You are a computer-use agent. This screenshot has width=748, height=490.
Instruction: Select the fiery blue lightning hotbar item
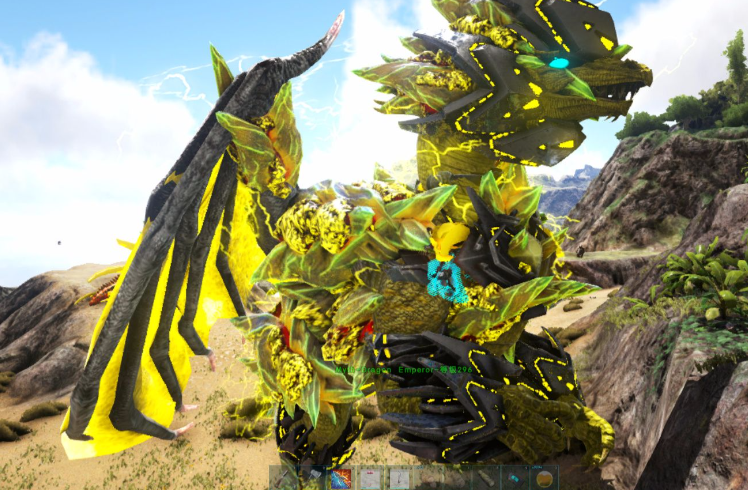tap(341, 478)
